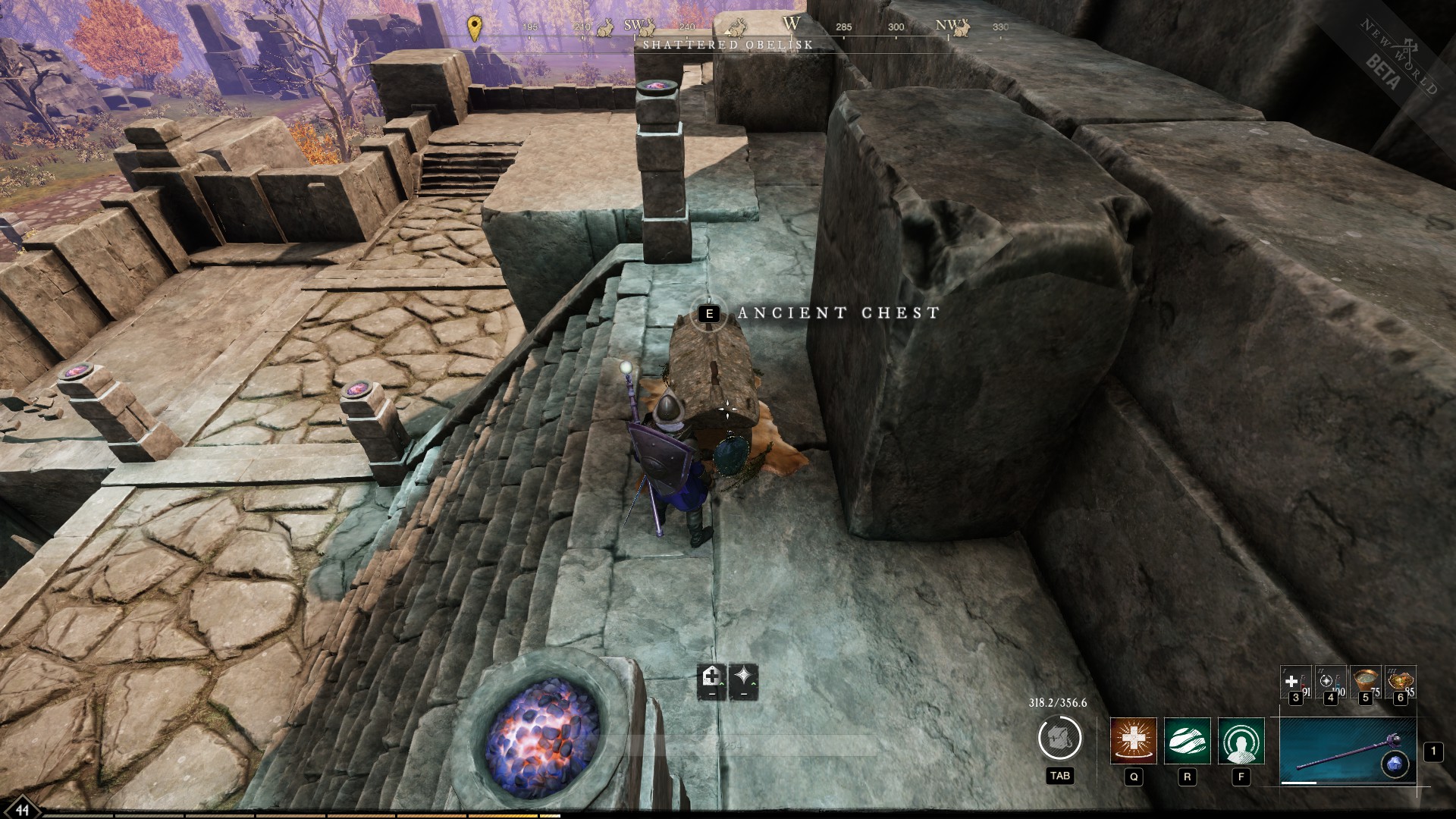The width and height of the screenshot is (1456, 819).
Task: Click the yellow waypoint marker on the compass
Action: click(x=475, y=27)
